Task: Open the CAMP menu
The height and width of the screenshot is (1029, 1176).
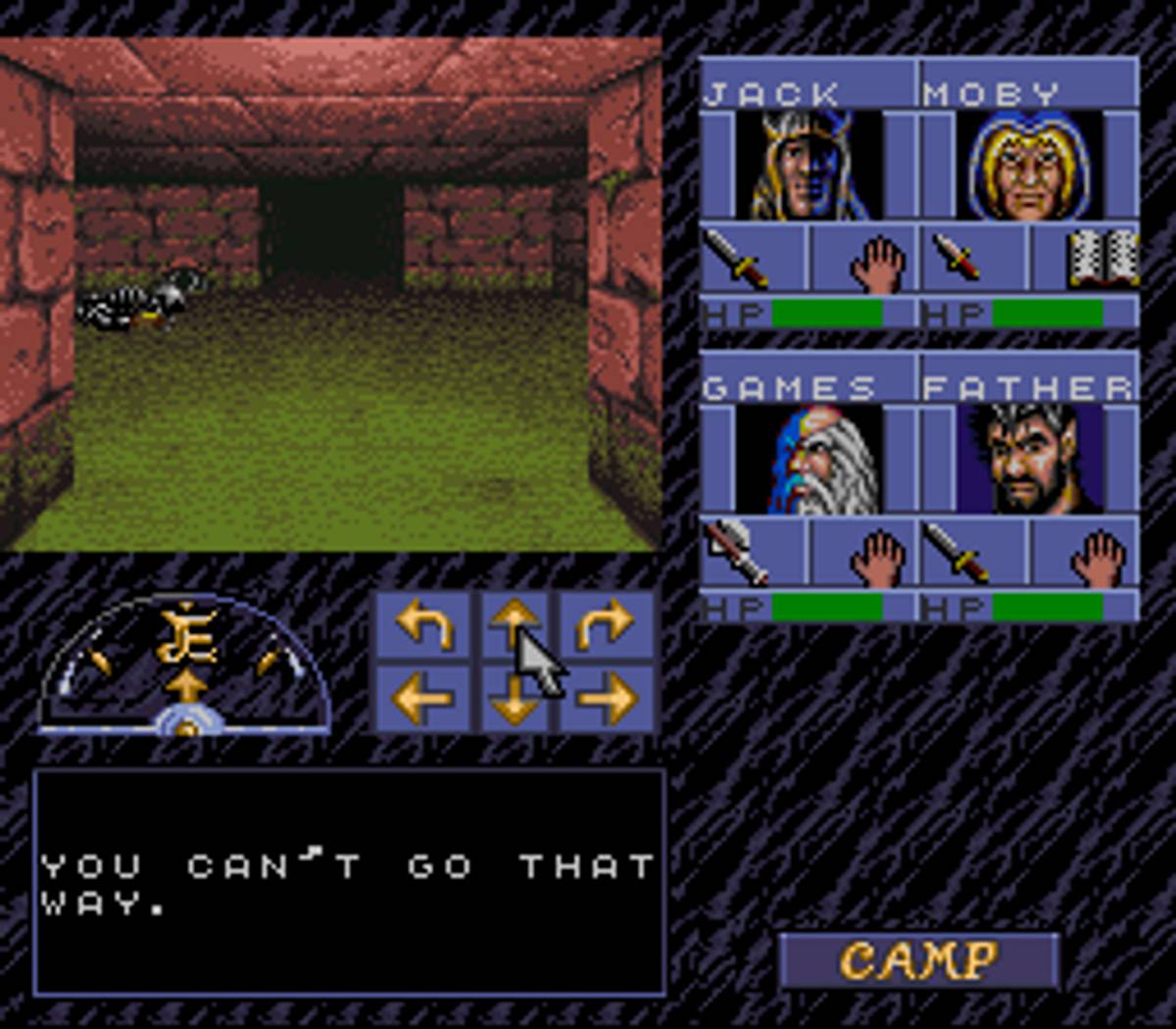Action: point(918,959)
